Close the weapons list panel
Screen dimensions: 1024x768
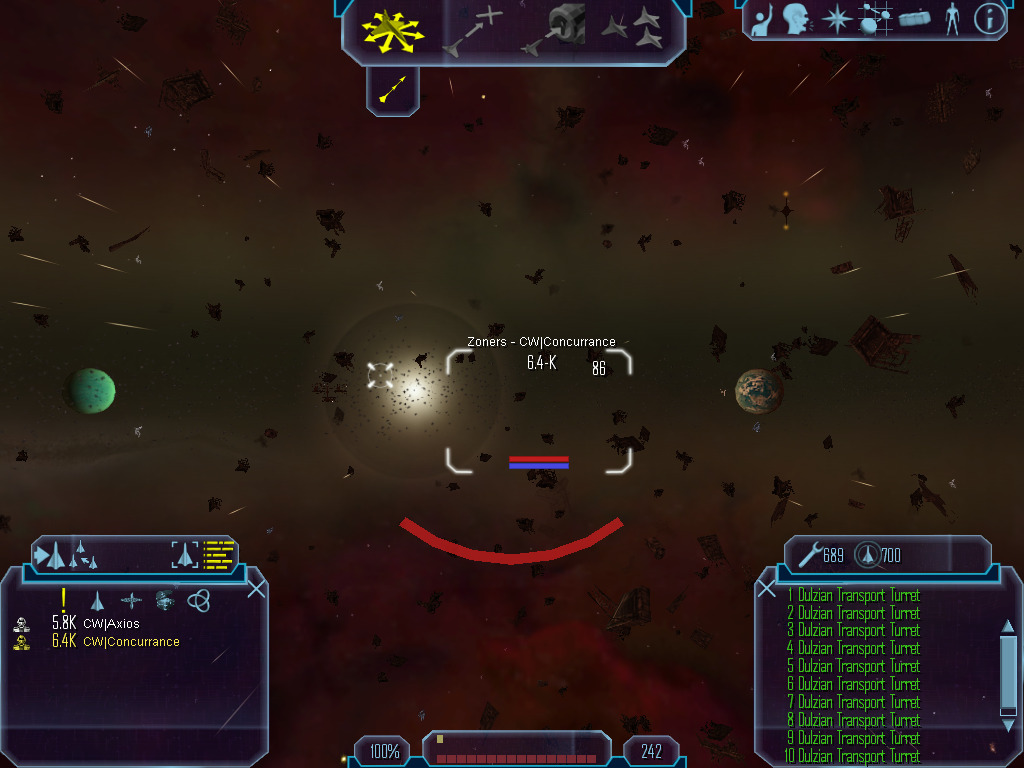tap(767, 588)
